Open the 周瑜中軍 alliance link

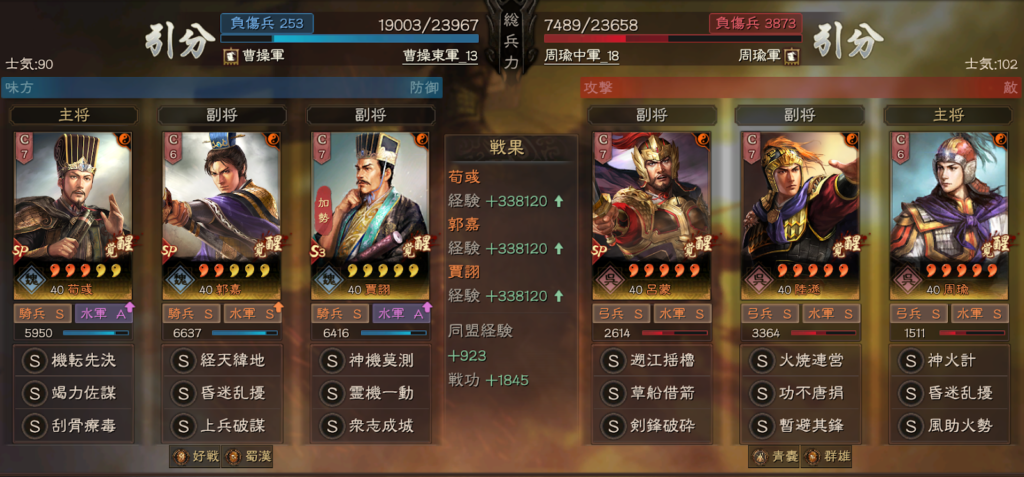[x=581, y=56]
